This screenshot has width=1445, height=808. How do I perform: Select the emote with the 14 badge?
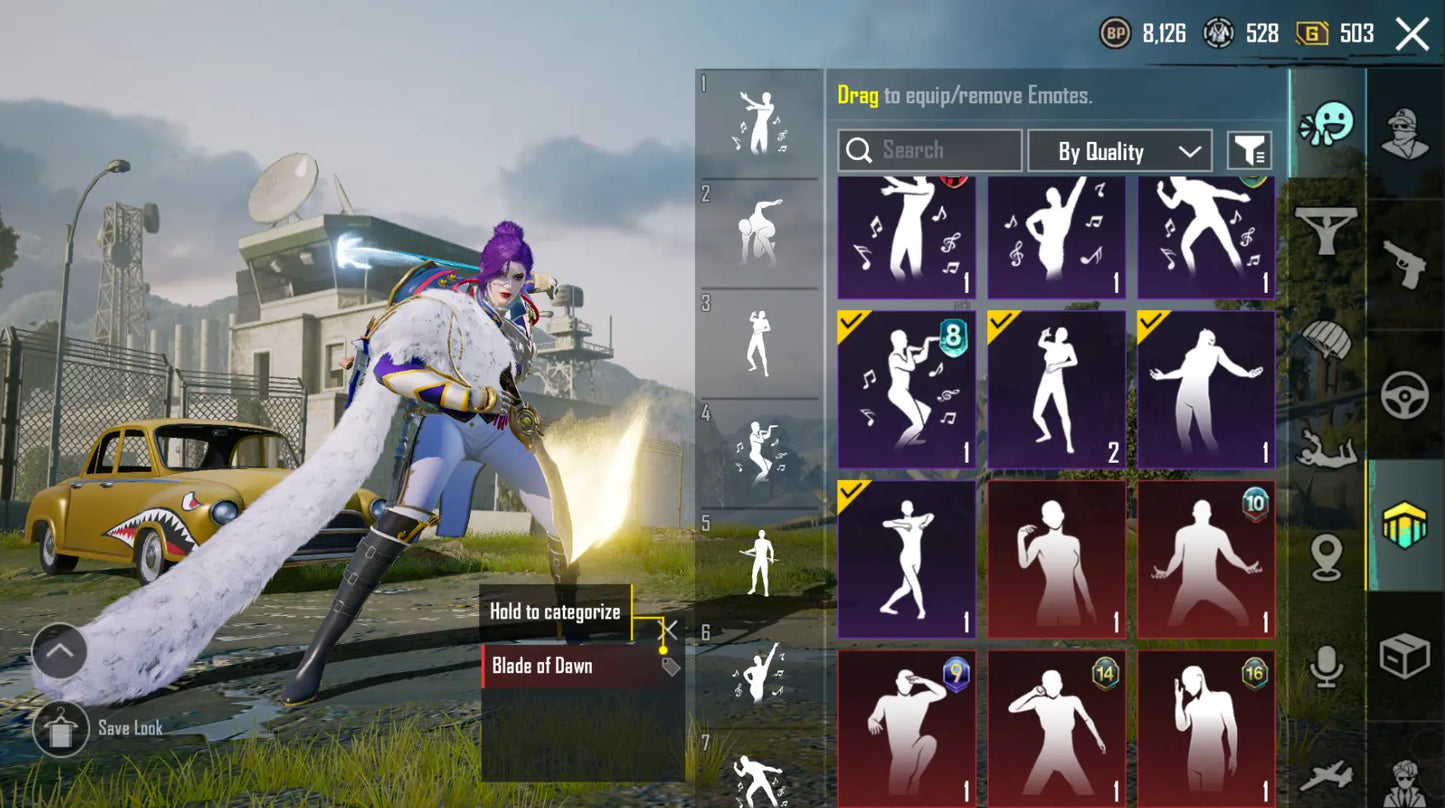point(1056,727)
